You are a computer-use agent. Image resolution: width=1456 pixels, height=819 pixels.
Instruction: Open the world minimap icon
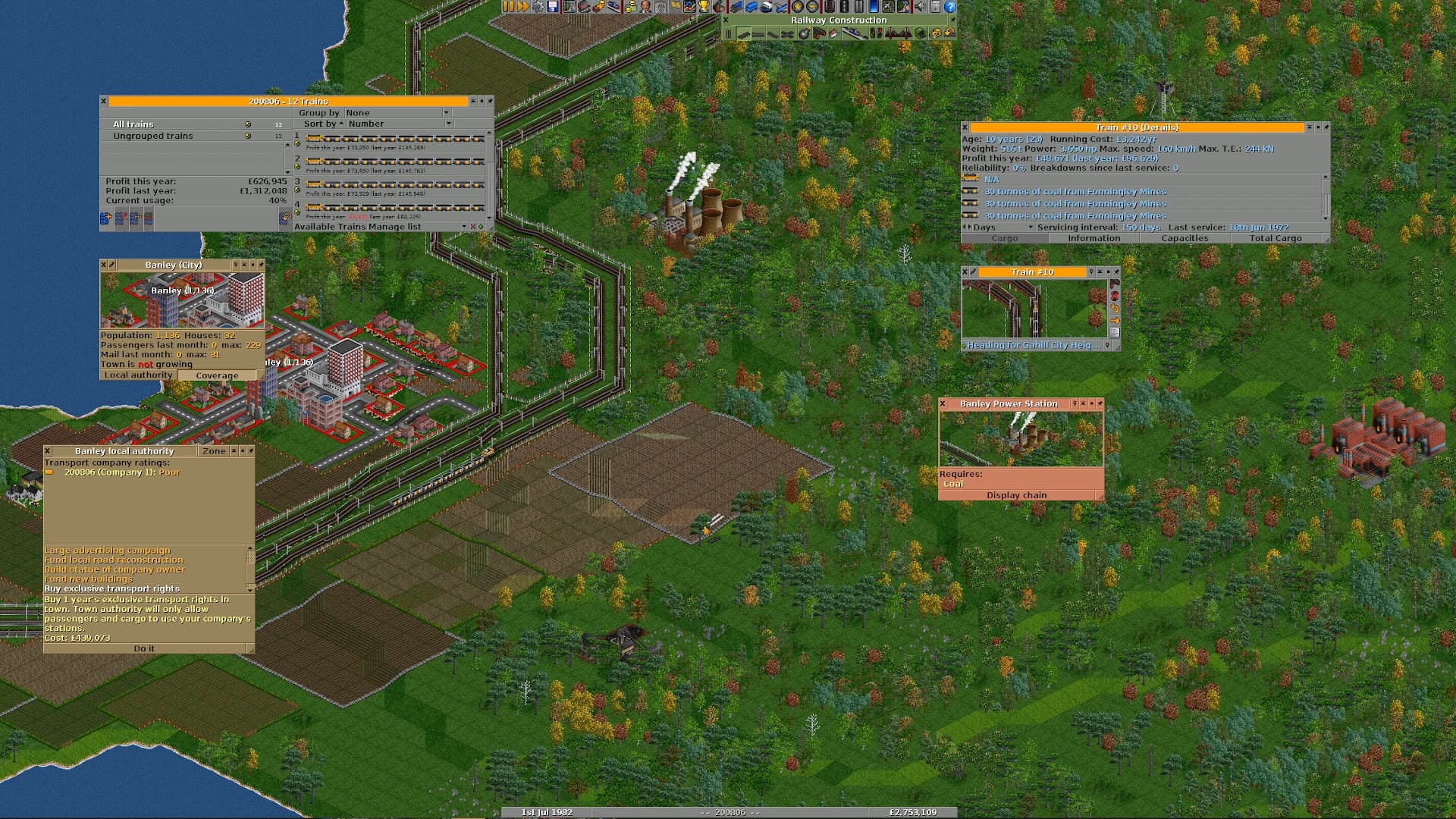click(569, 8)
